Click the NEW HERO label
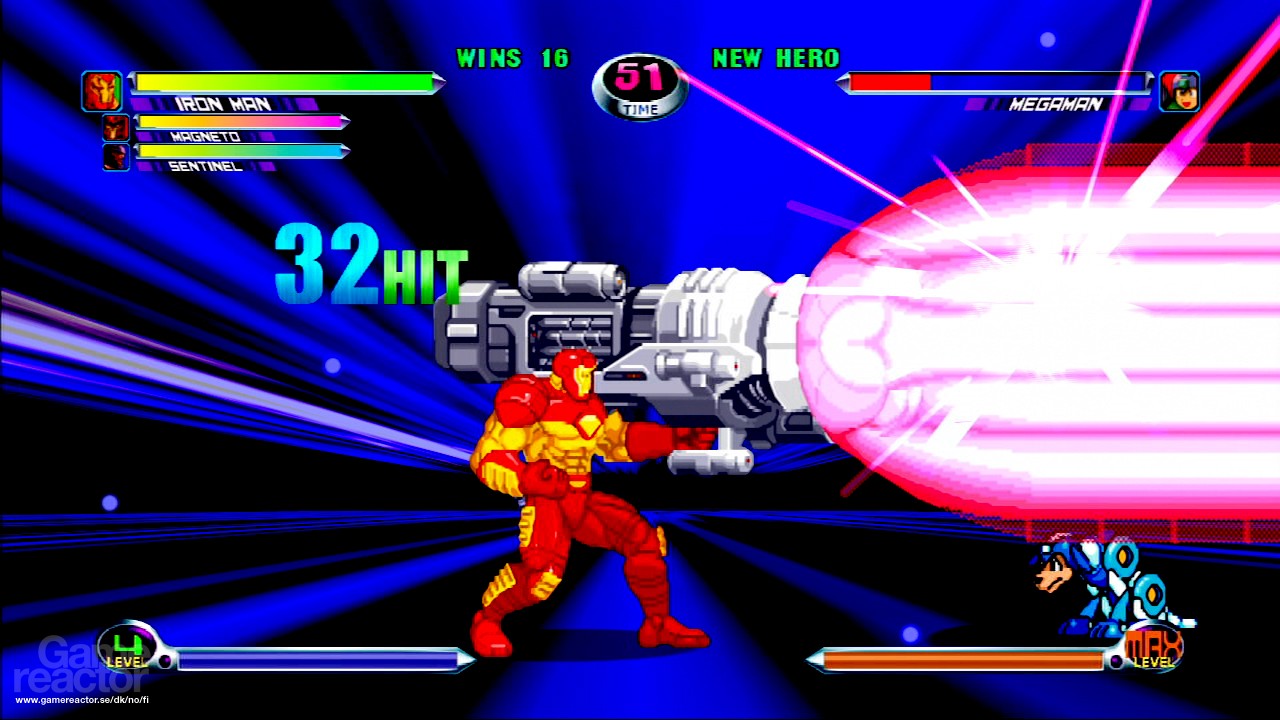Viewport: 1280px width, 720px height. pos(775,60)
